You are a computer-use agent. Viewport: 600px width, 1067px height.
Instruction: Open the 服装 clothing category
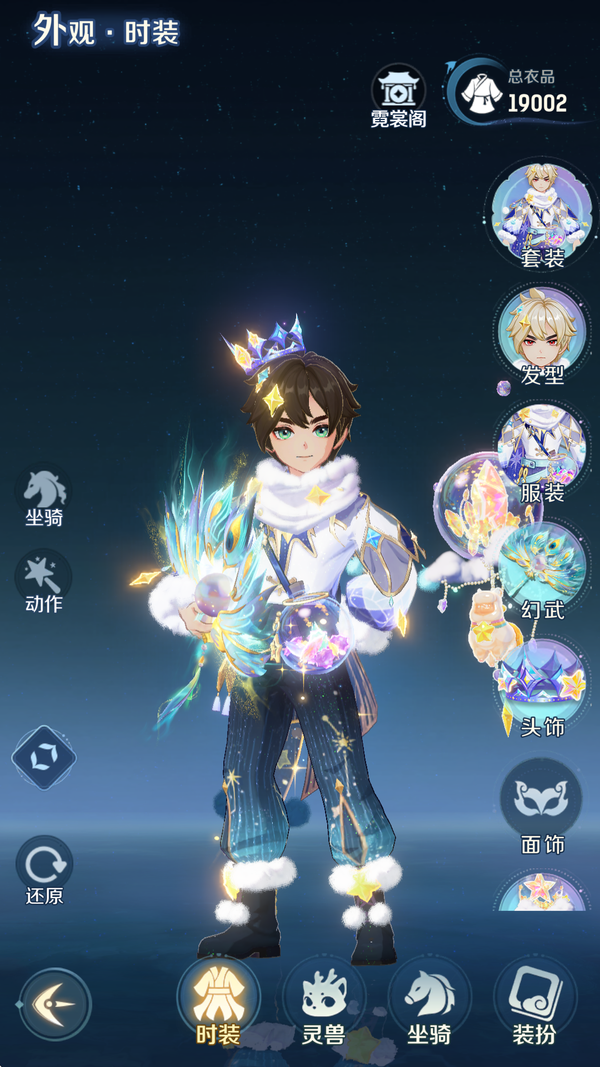click(542, 453)
